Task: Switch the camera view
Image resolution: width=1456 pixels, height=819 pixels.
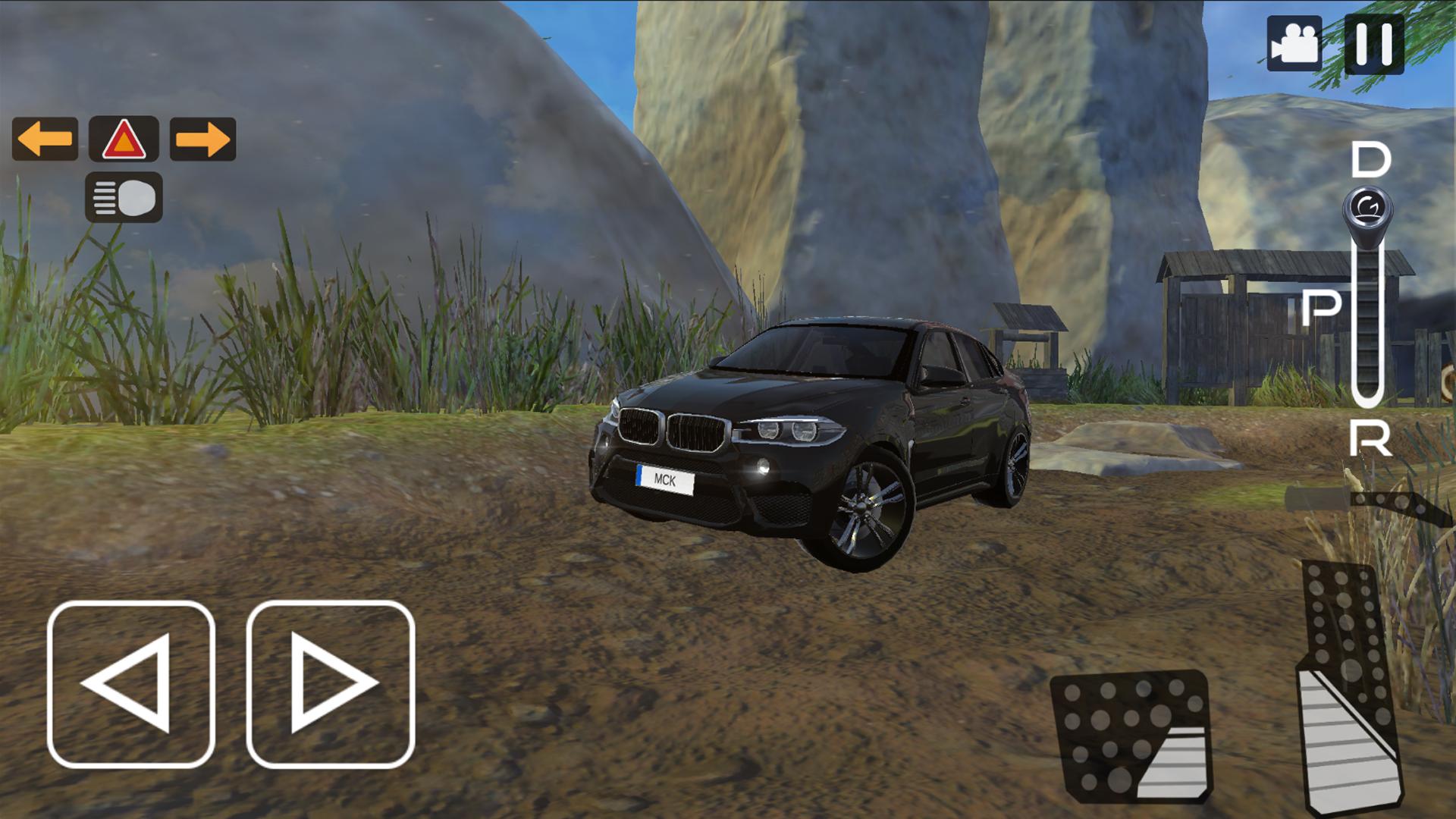Action: pos(1294,44)
